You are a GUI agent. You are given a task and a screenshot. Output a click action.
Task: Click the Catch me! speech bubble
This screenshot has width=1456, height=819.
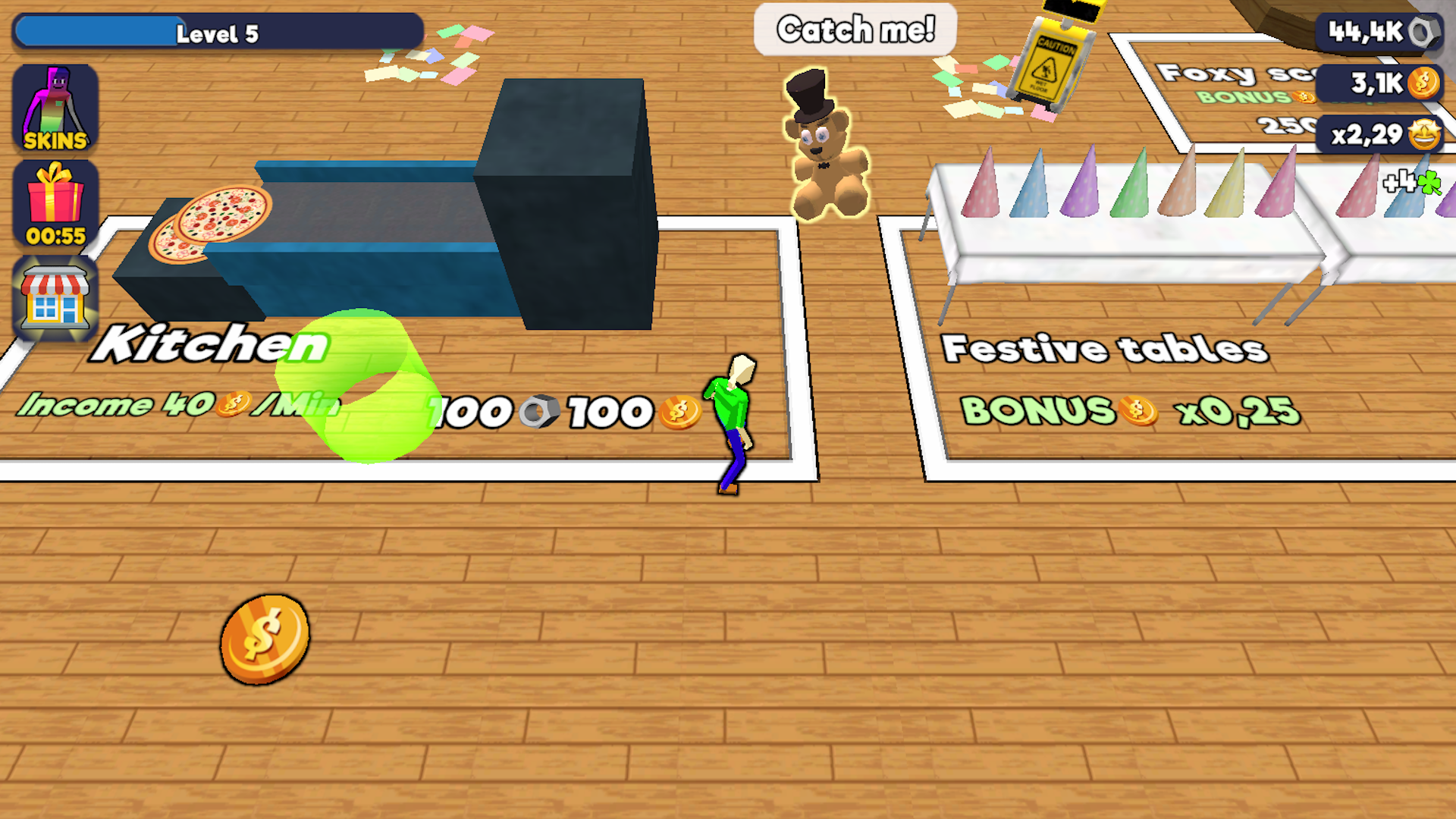pos(855,30)
